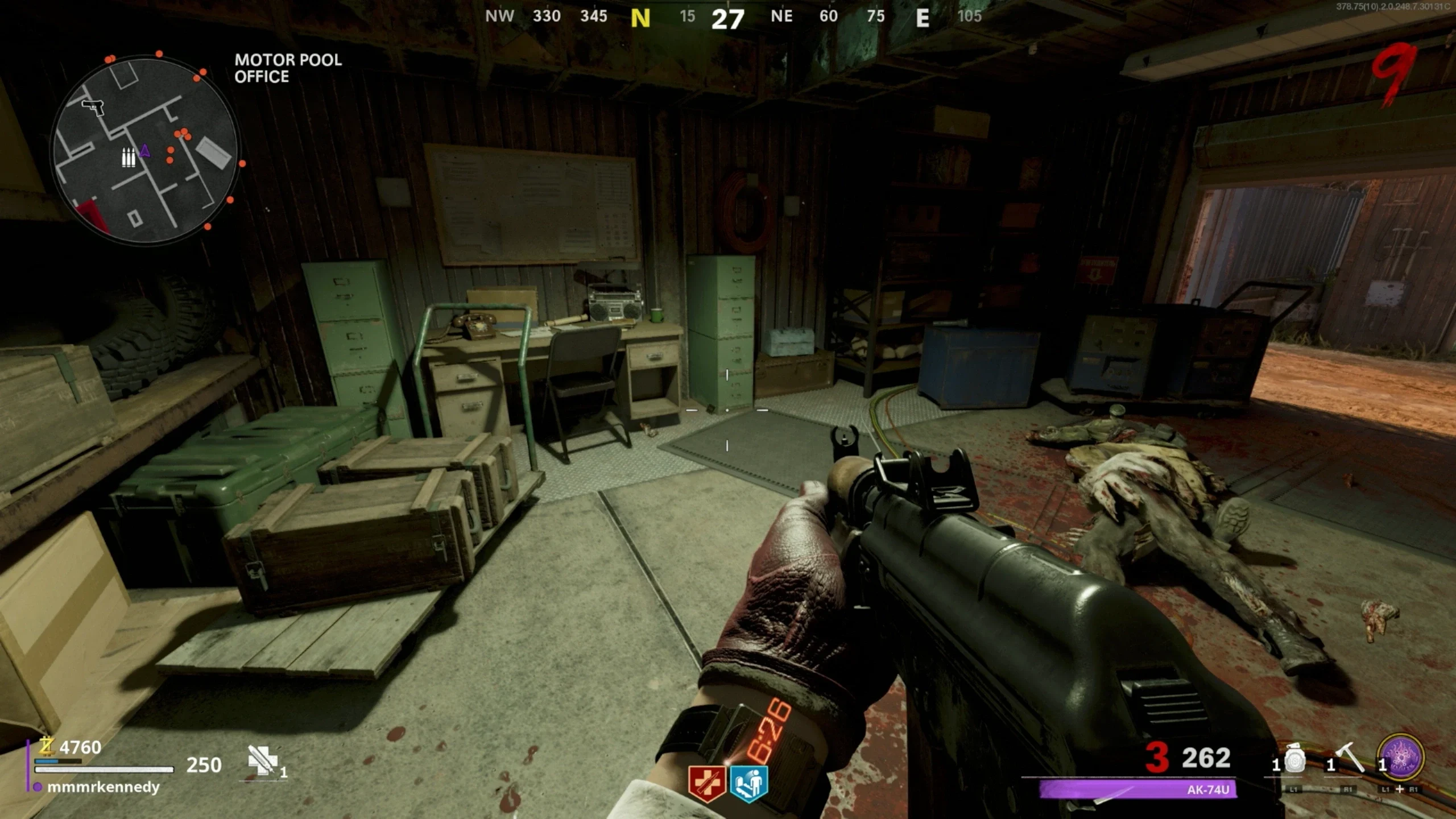Viewport: 1456px width, 819px height.
Task: Select the pistol wall-buy marker on the minimap
Action: click(x=93, y=107)
